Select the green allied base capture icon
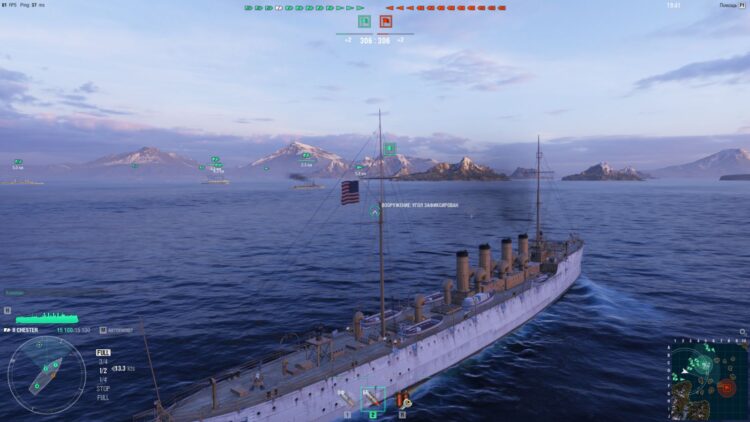The width and height of the screenshot is (750, 422). point(364,21)
